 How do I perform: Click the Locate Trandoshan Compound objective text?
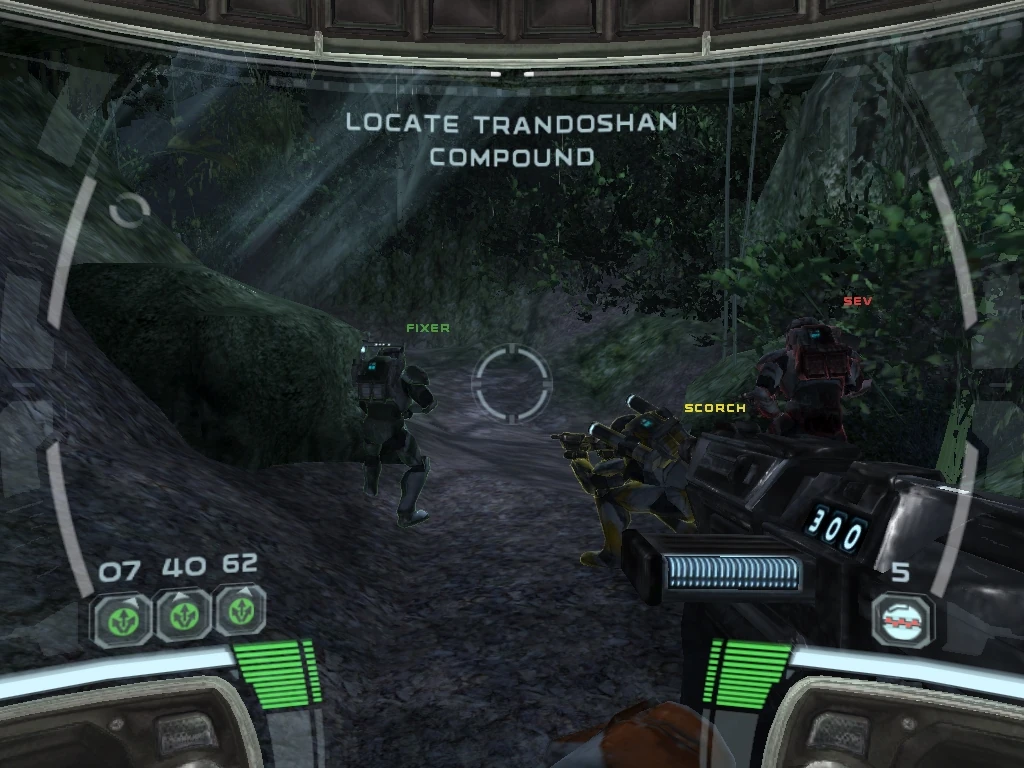(x=511, y=140)
